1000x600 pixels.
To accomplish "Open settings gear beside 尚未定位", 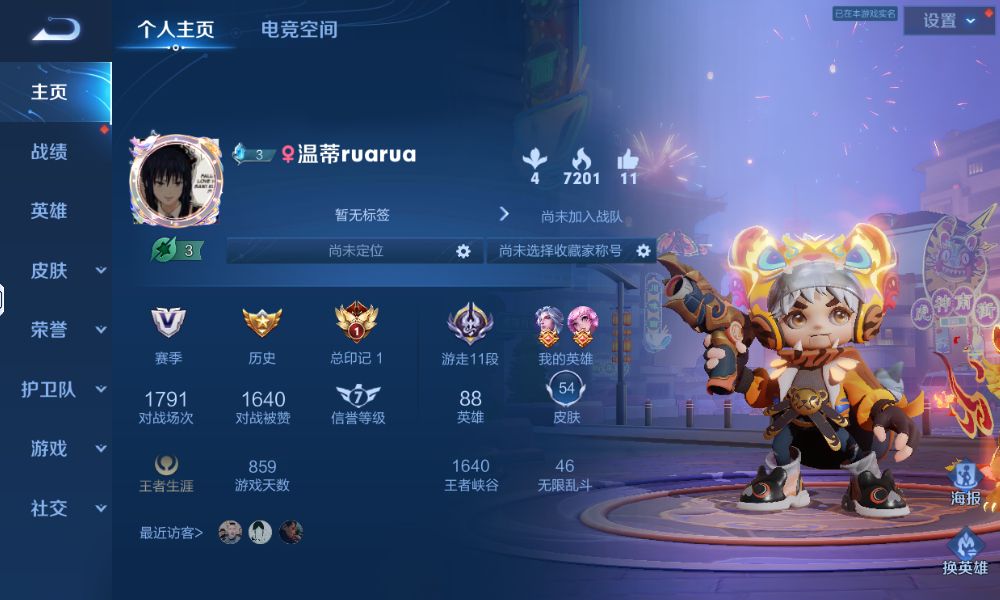I will click(463, 251).
